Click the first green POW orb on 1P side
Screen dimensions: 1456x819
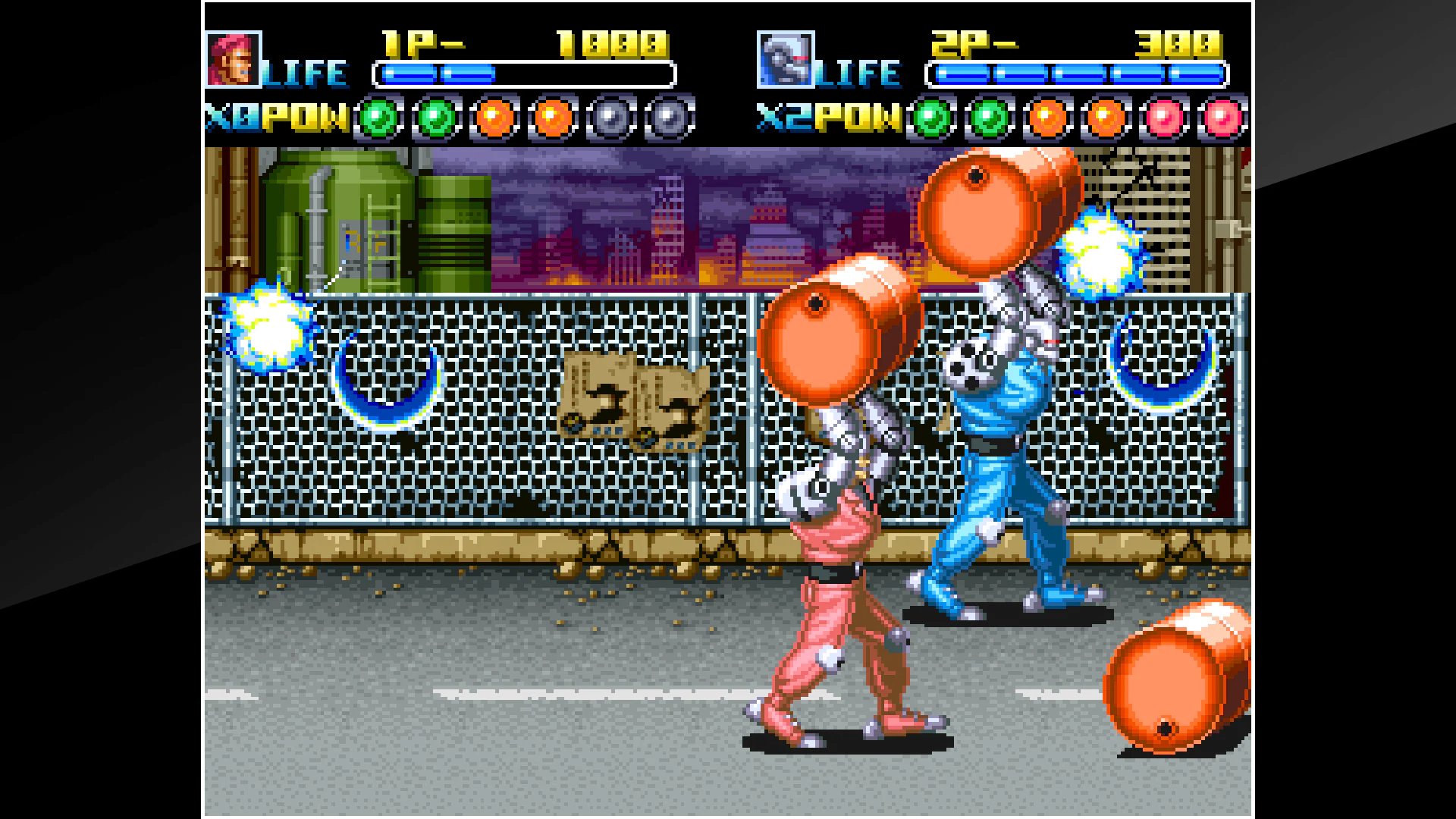tap(378, 118)
